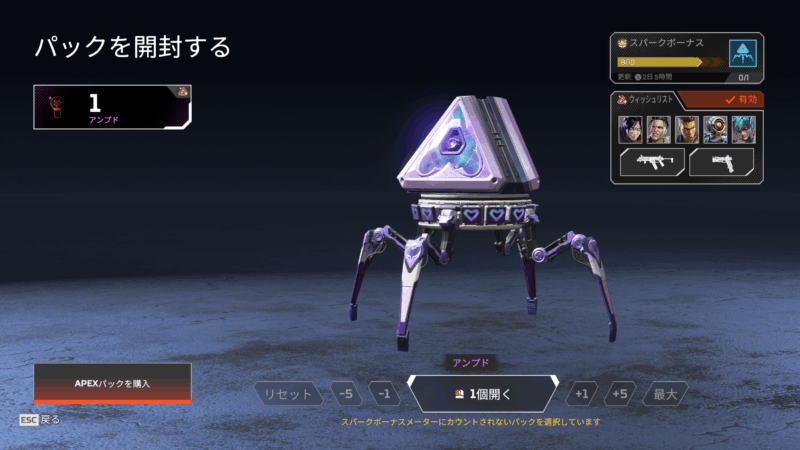Select the pistol wishlist slot
Image resolution: width=800 pixels, height=450 pixels.
[x=722, y=163]
